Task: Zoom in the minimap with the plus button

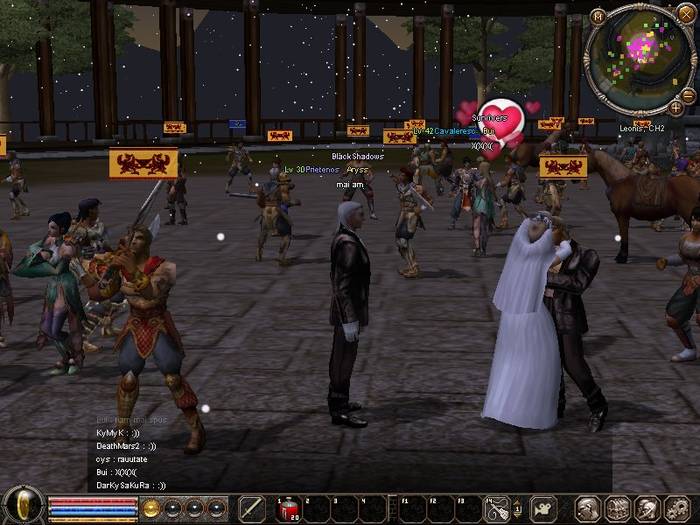Action: 676,106
